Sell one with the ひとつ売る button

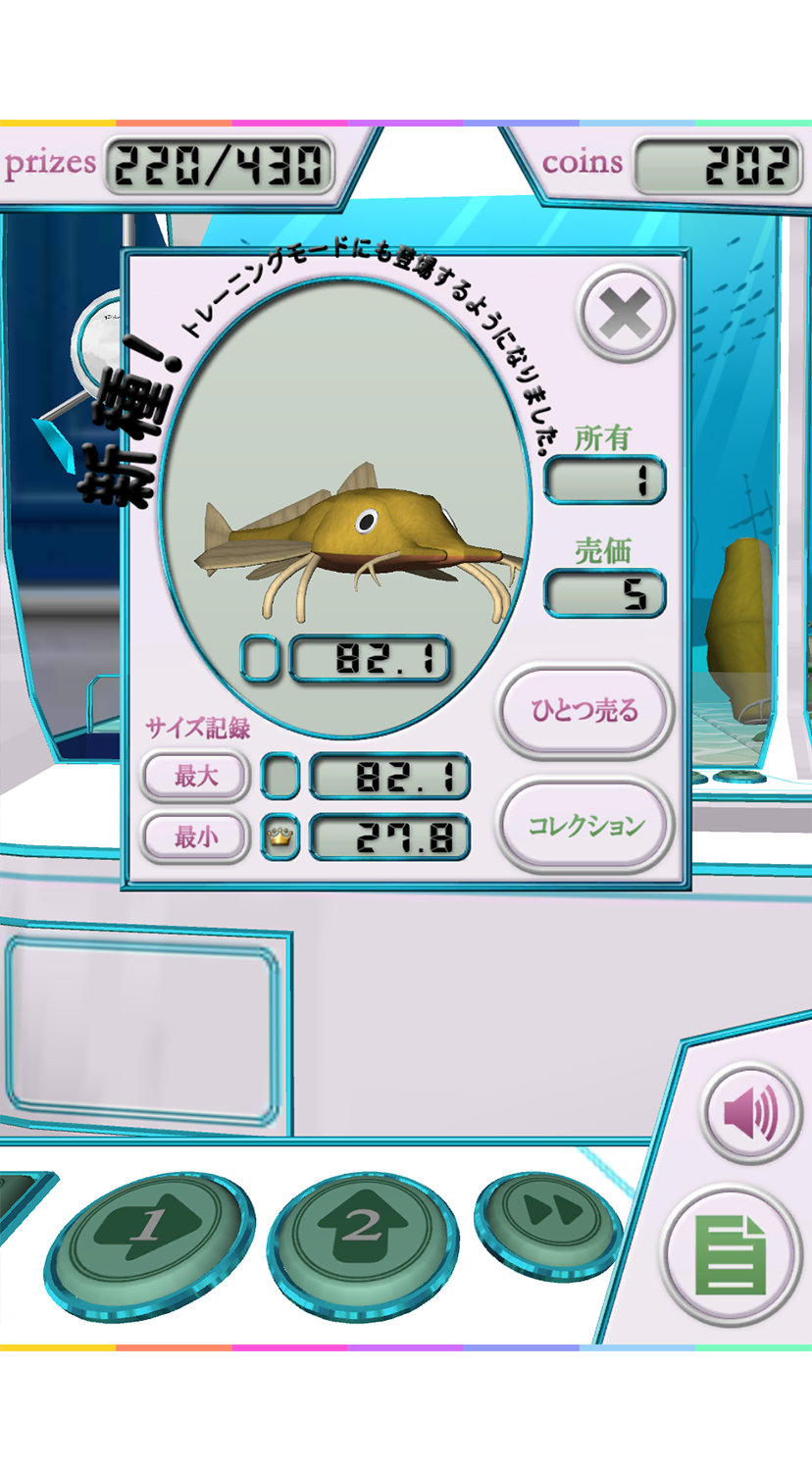[584, 710]
